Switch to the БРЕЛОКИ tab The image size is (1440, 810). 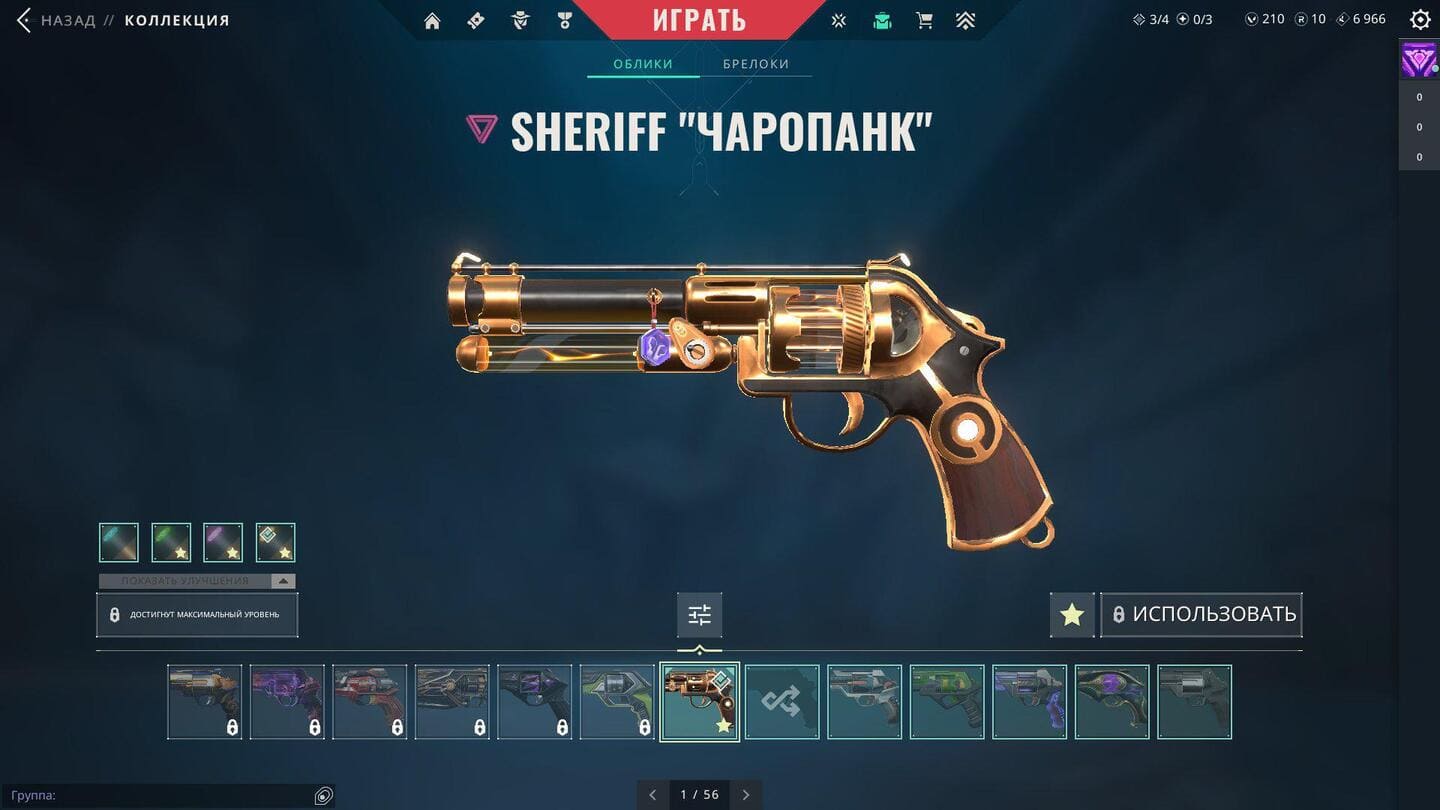tap(756, 64)
